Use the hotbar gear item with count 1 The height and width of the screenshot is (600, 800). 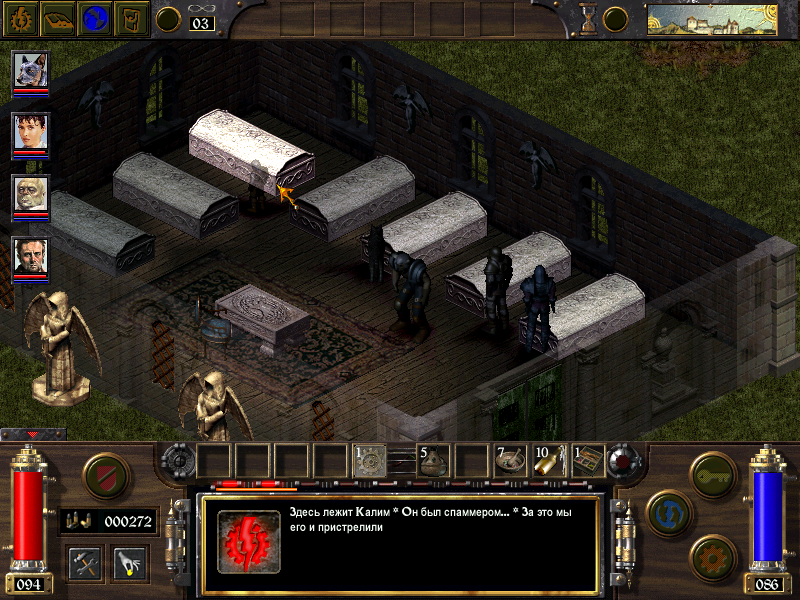point(368,461)
